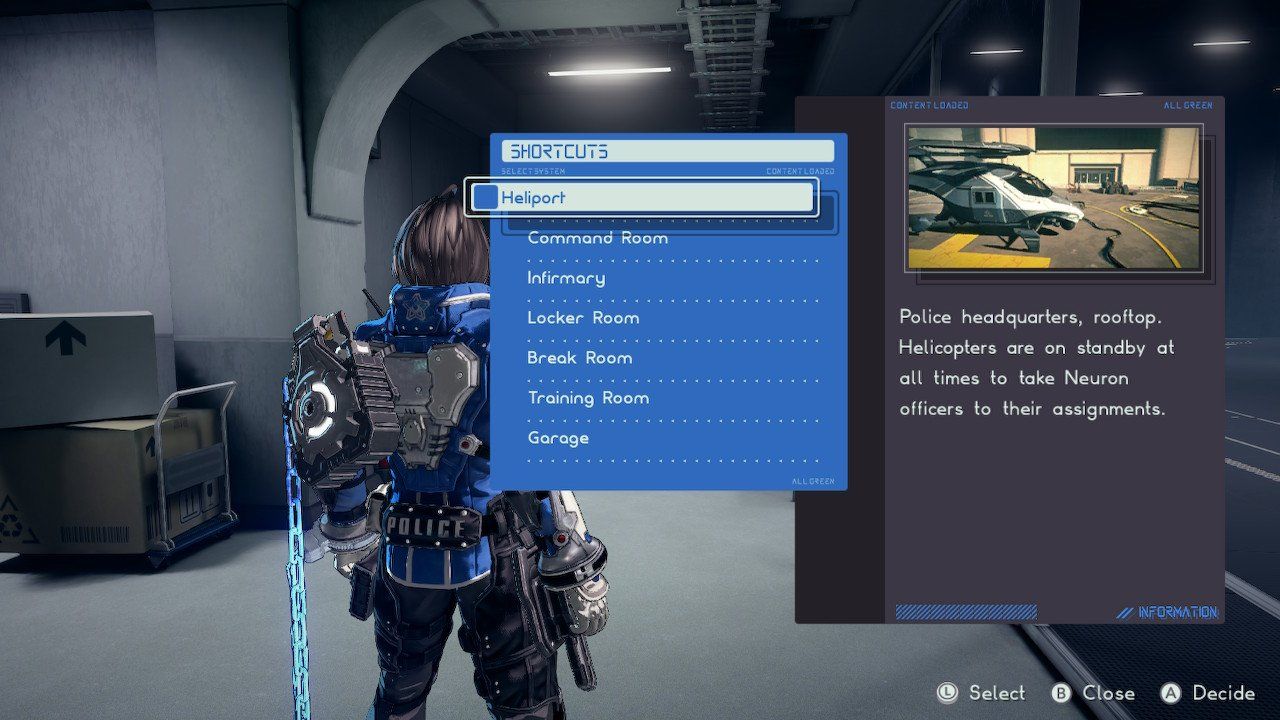Select the Break Room destination
The image size is (1280, 720).
579,357
